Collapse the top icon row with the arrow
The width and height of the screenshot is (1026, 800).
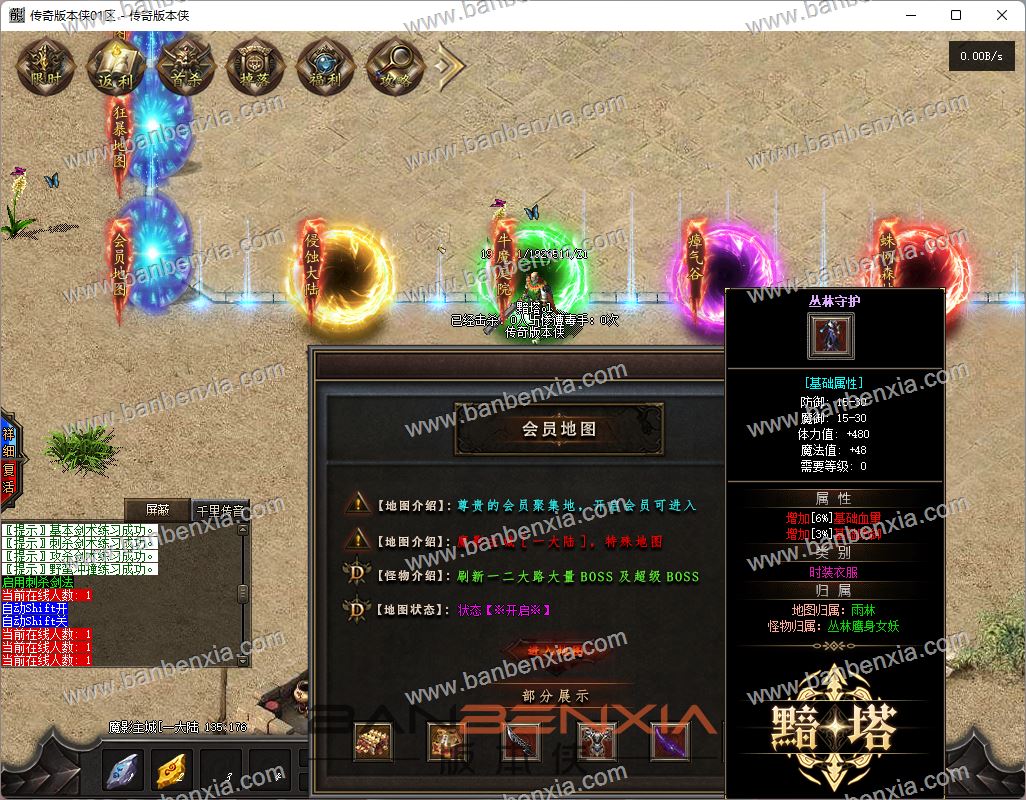450,66
